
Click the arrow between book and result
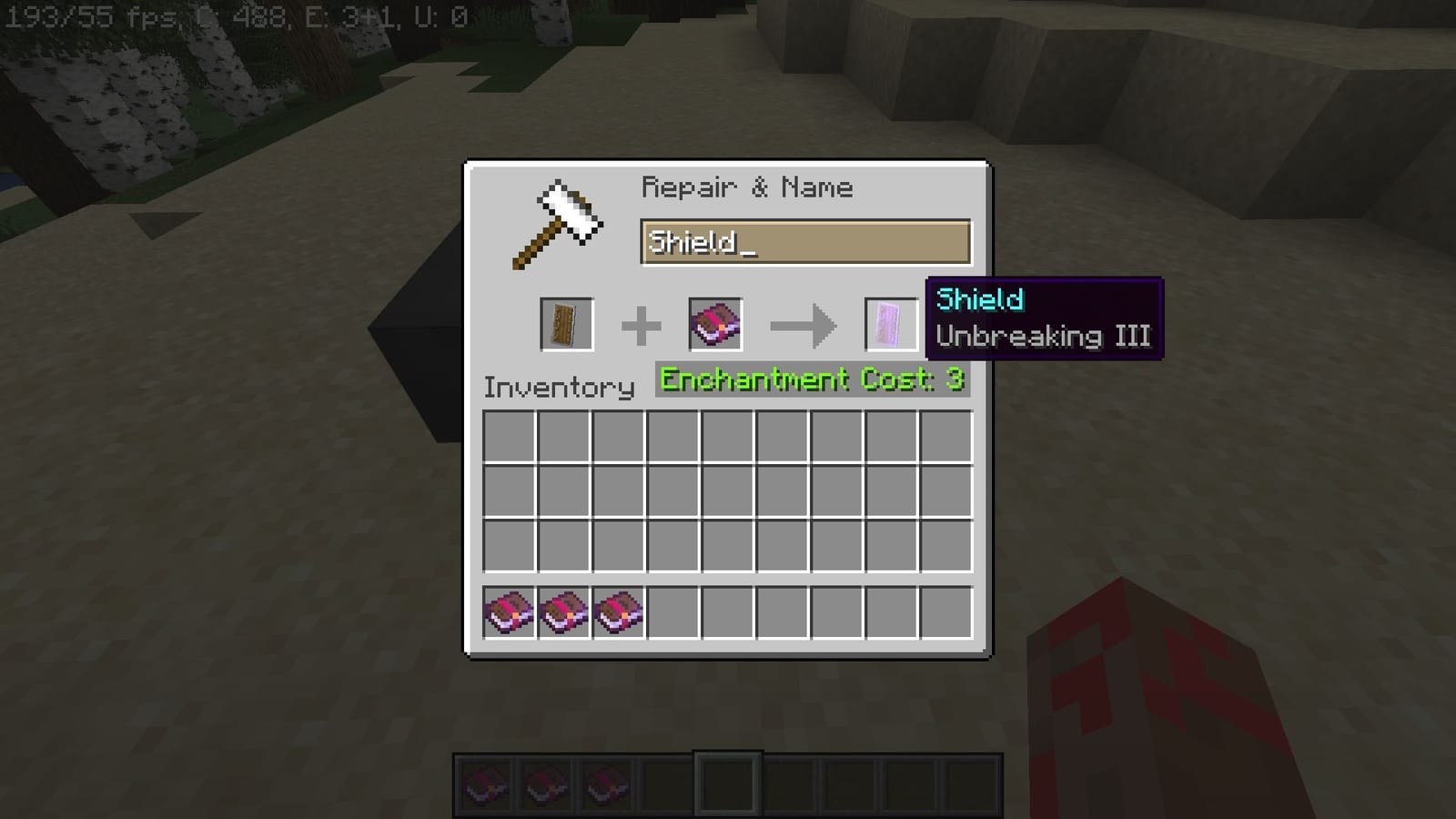click(x=801, y=324)
